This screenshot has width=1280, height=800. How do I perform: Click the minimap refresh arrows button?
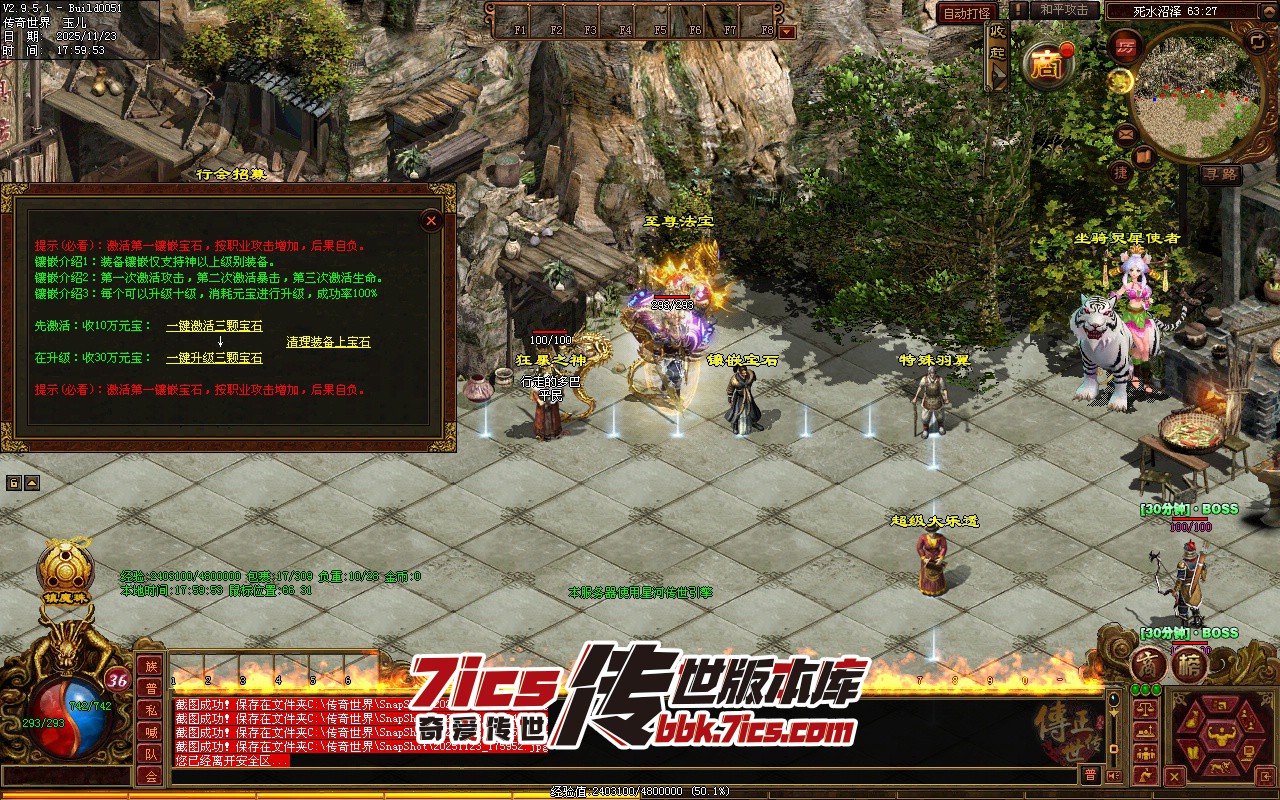[1257, 41]
